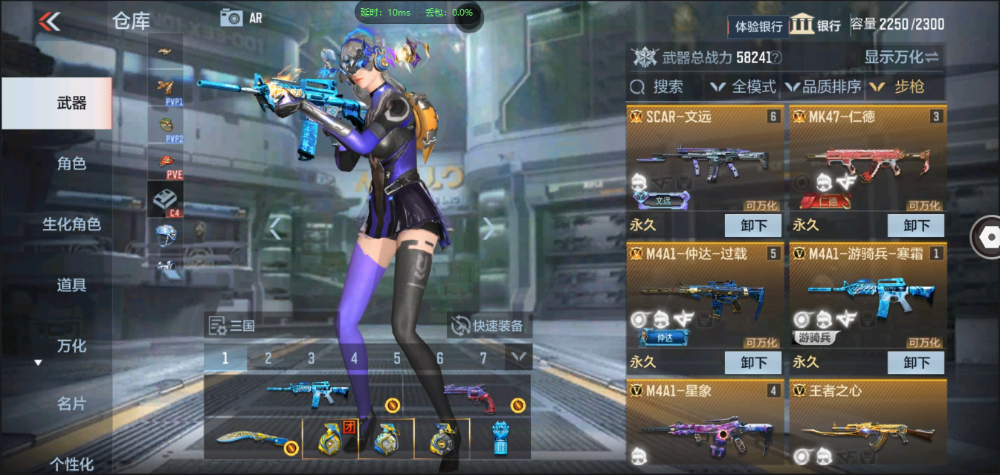Go back using the double-arrow button
This screenshot has width=1000, height=475.
click(x=49, y=20)
